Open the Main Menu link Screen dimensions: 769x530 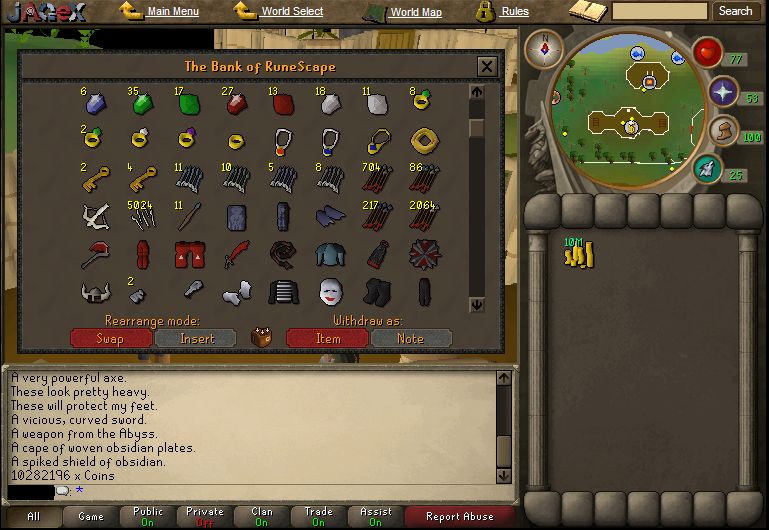point(171,12)
